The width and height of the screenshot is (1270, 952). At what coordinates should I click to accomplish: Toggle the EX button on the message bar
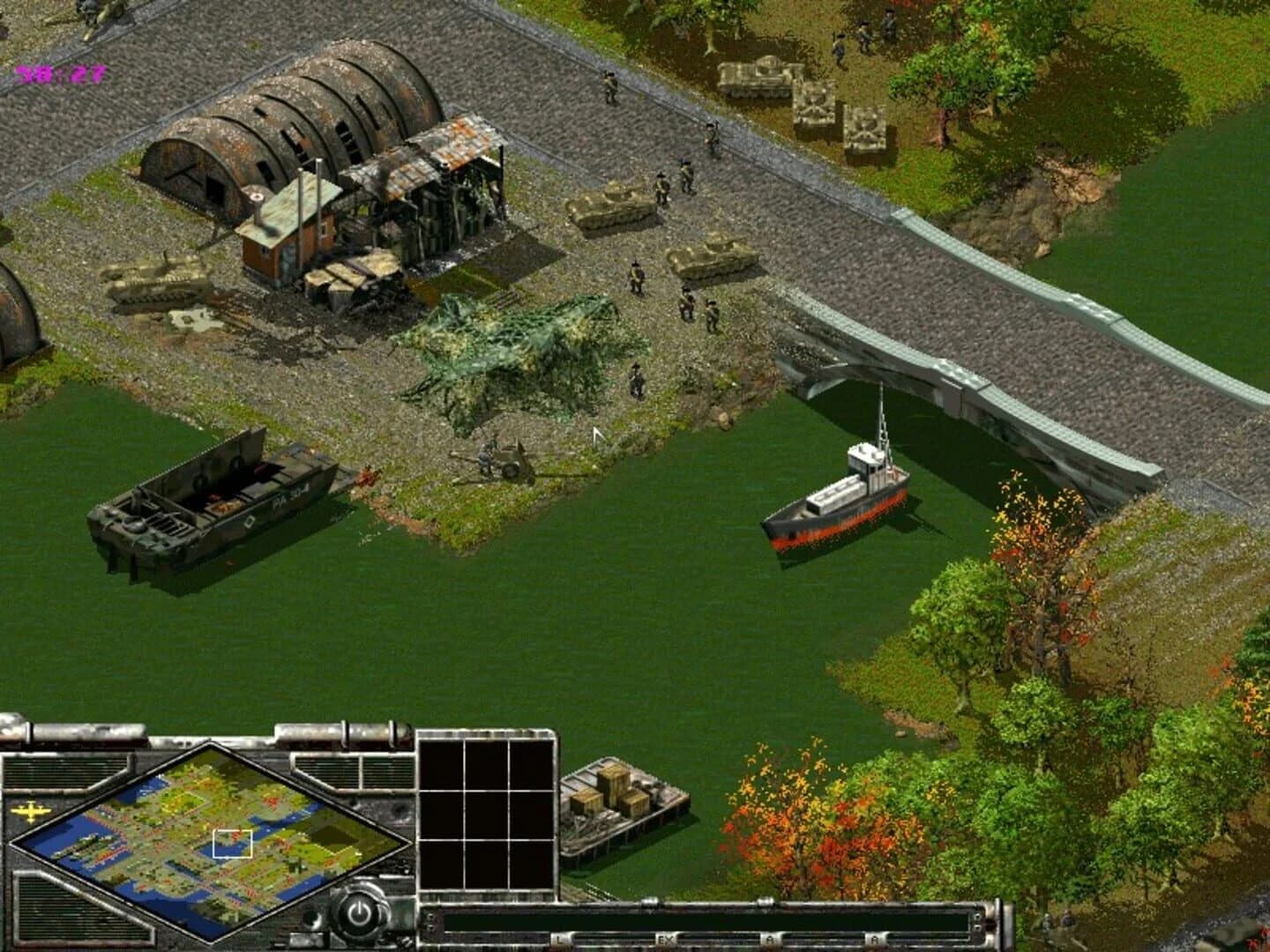[x=665, y=940]
